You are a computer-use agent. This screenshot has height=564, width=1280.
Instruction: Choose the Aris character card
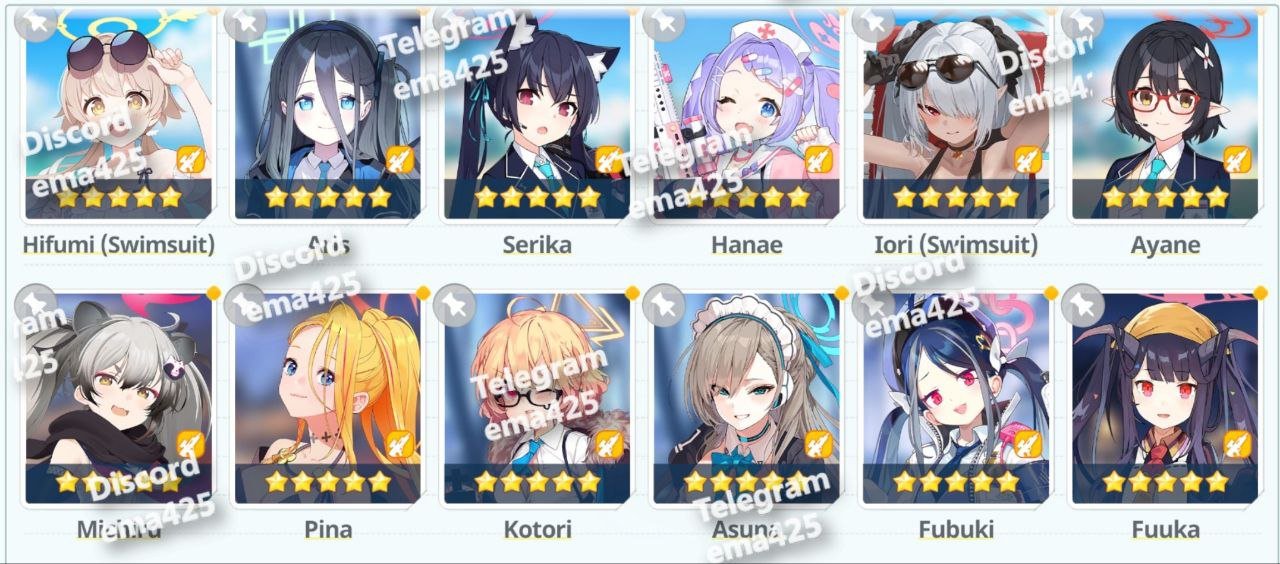(x=327, y=110)
